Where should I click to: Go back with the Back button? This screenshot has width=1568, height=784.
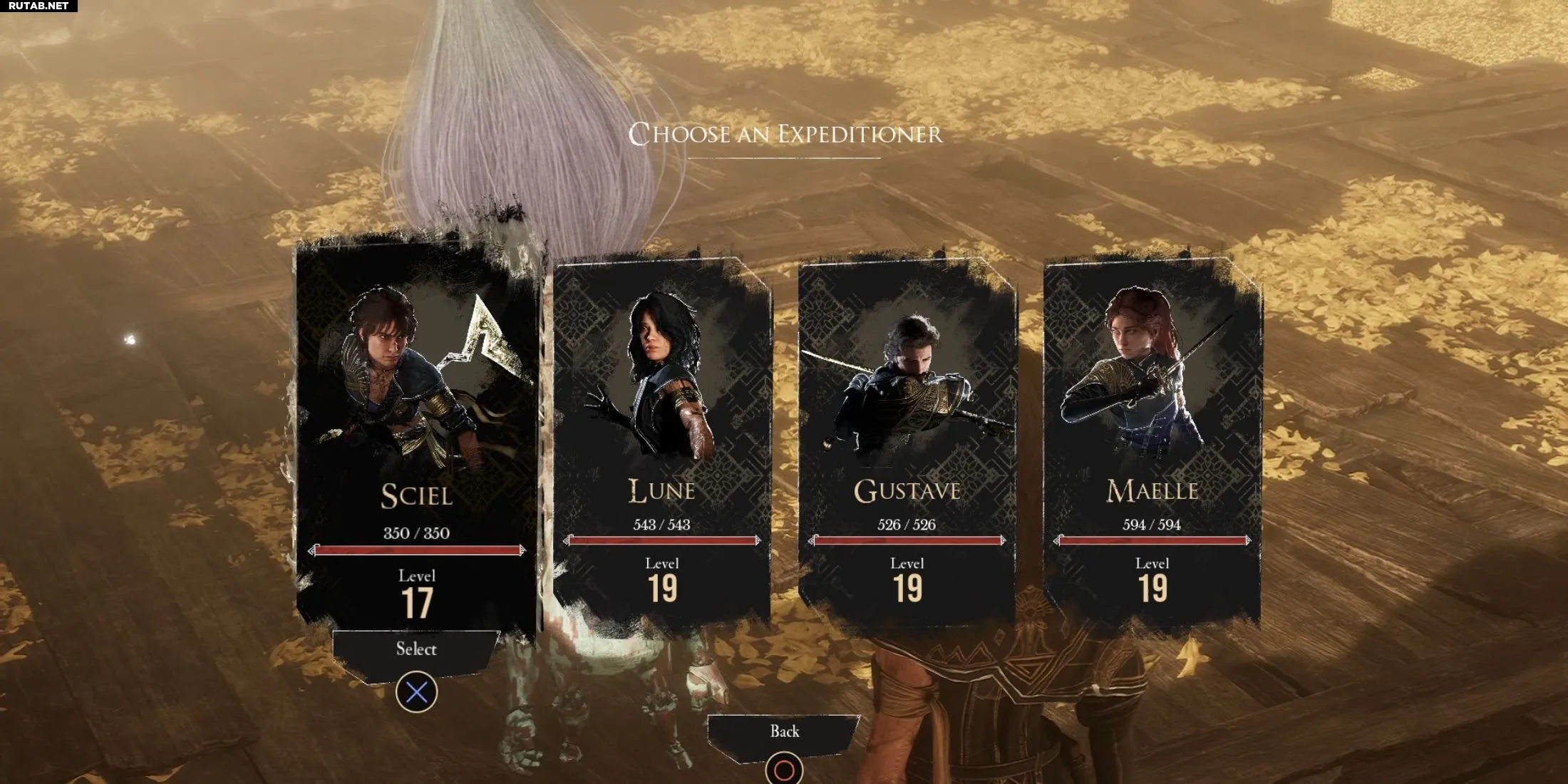pos(784,732)
